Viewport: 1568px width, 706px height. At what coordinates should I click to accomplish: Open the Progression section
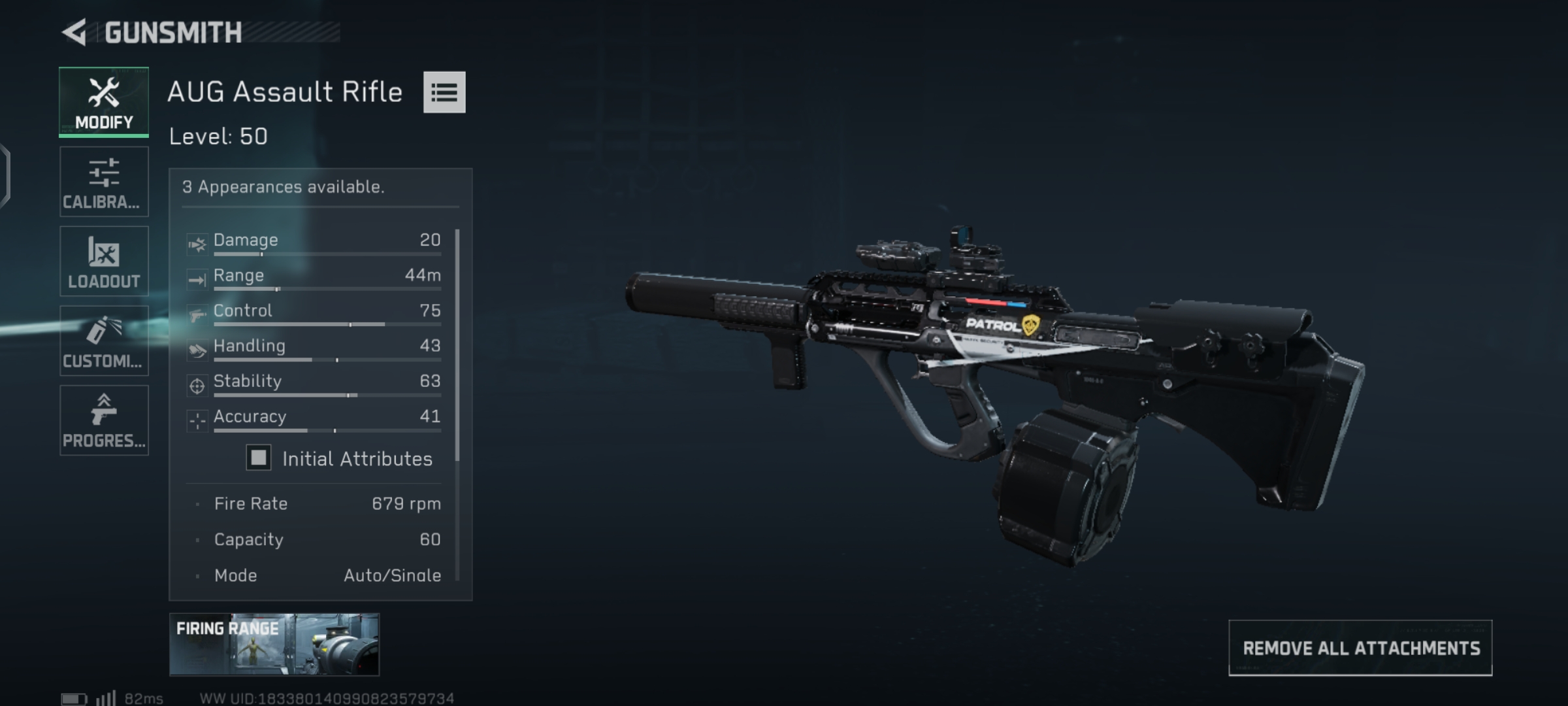[x=103, y=421]
